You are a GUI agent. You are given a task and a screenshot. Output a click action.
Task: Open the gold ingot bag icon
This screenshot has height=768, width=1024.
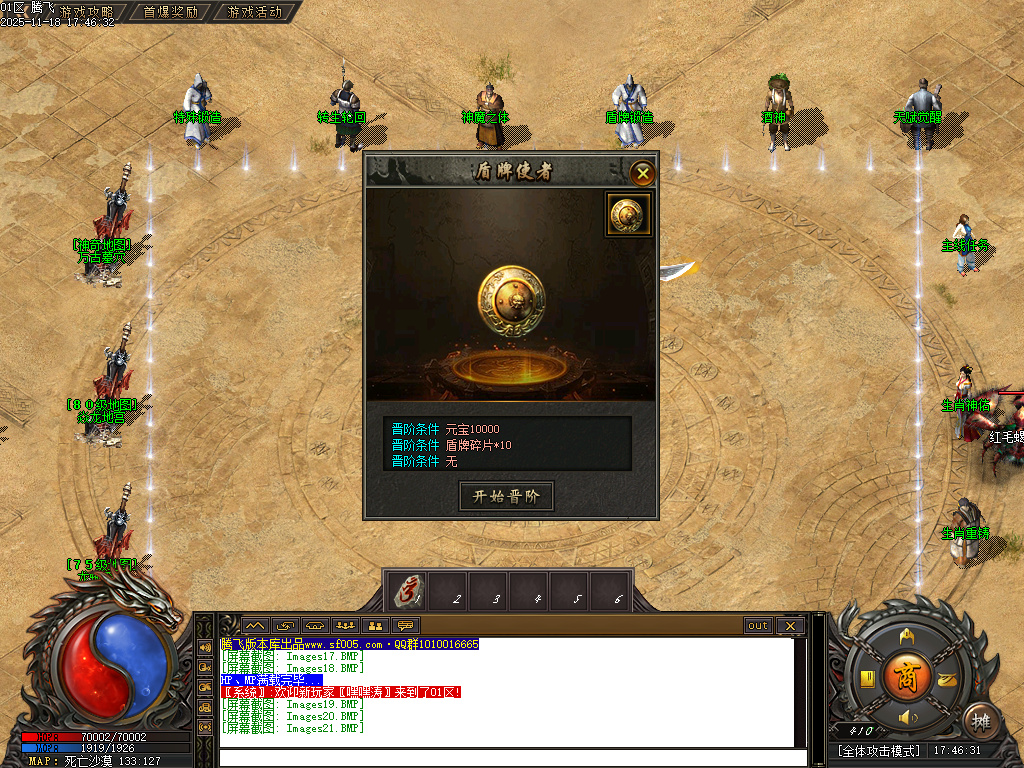click(946, 679)
